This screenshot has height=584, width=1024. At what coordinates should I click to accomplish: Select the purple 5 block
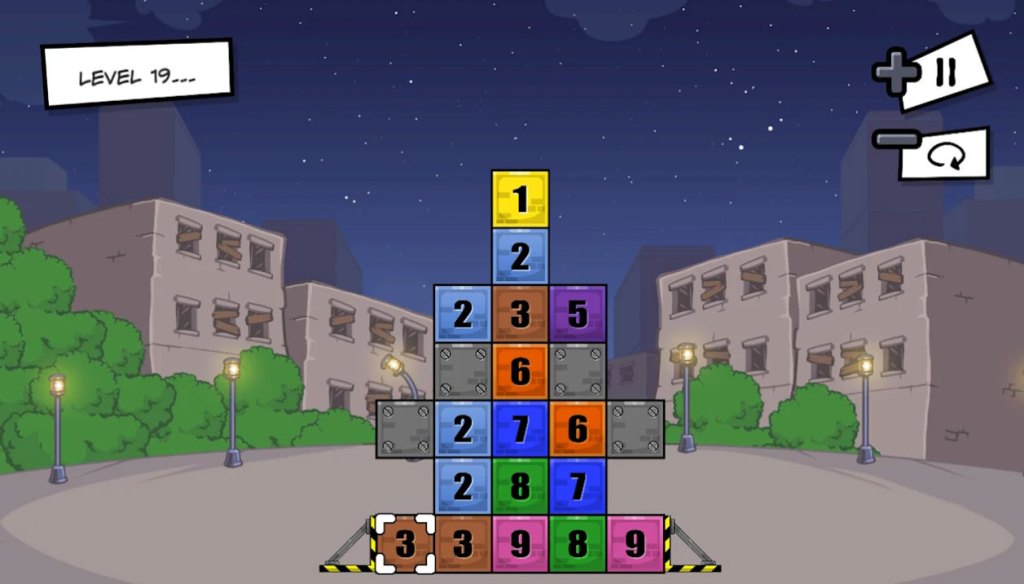578,313
